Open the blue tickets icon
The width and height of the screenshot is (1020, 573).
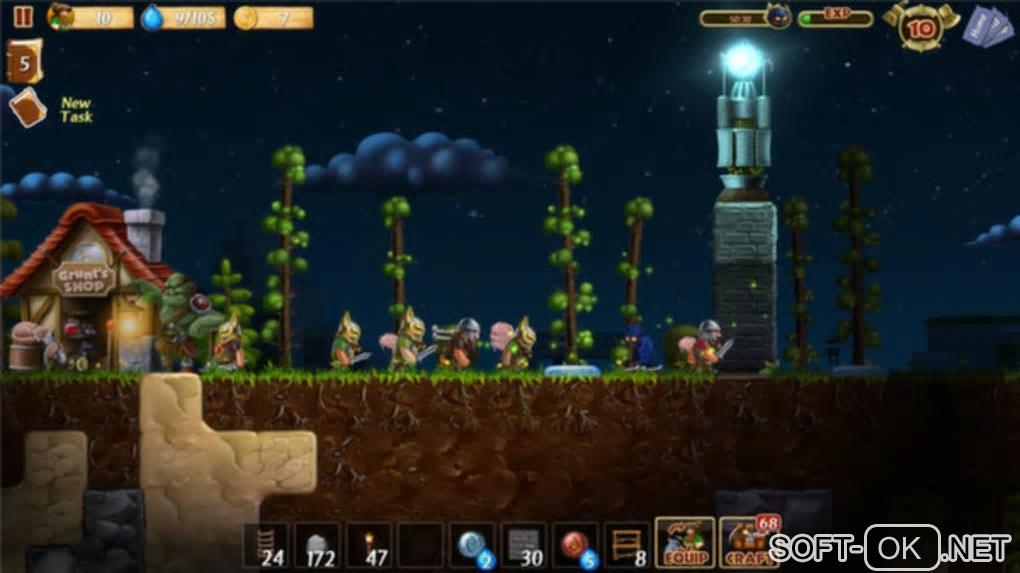[987, 26]
